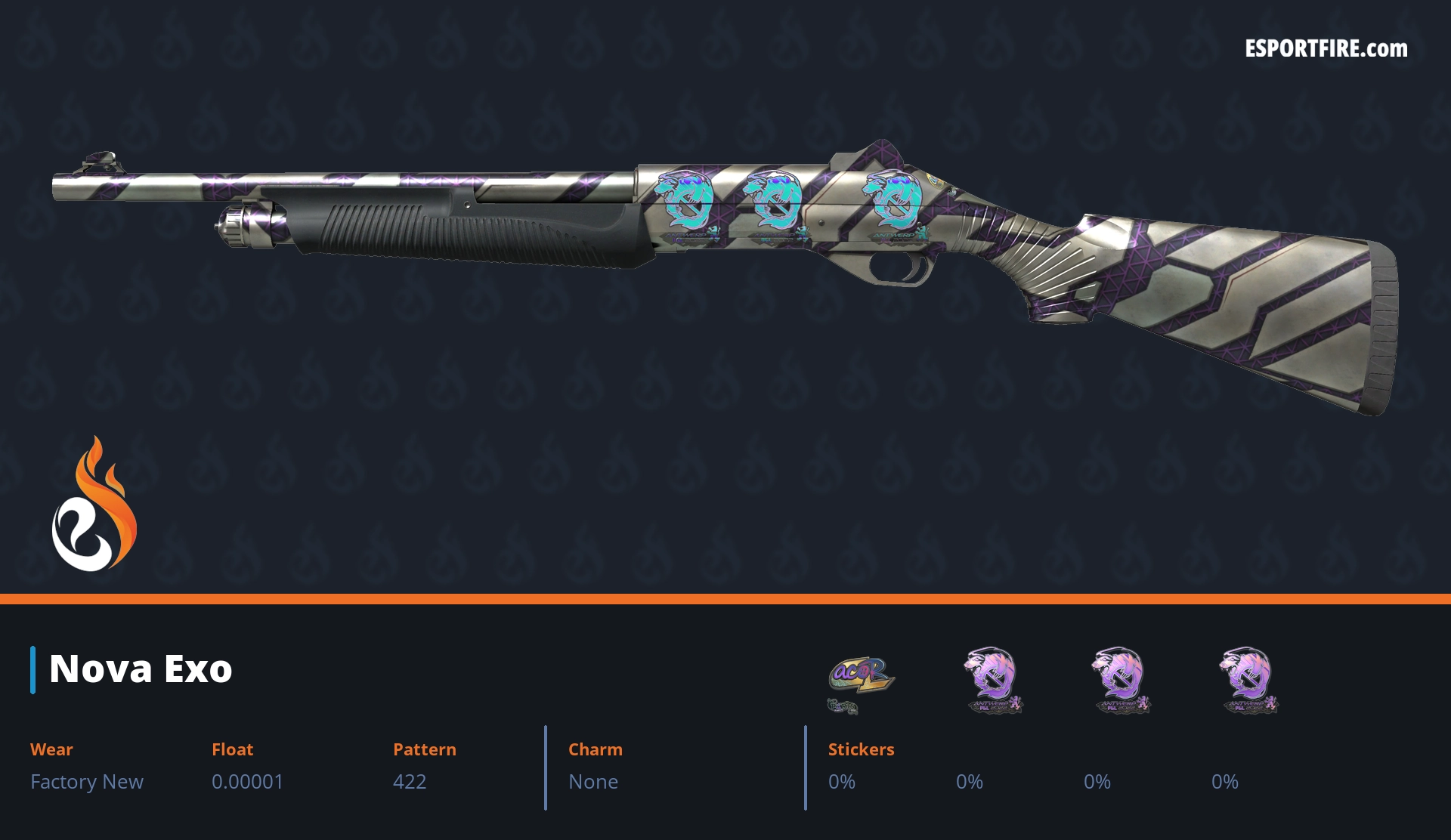Open the ESPORTFIRE.com link

point(1326,49)
